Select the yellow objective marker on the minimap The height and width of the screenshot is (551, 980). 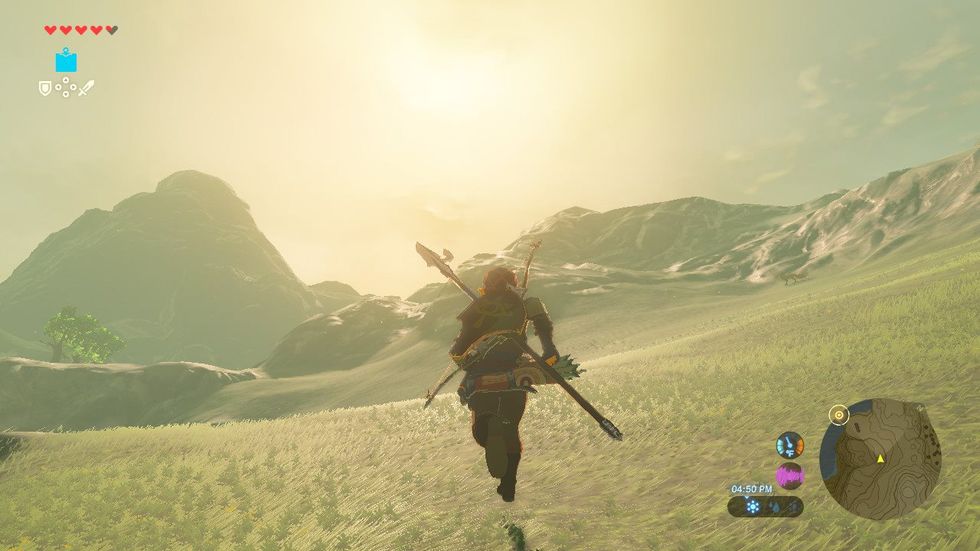839,414
